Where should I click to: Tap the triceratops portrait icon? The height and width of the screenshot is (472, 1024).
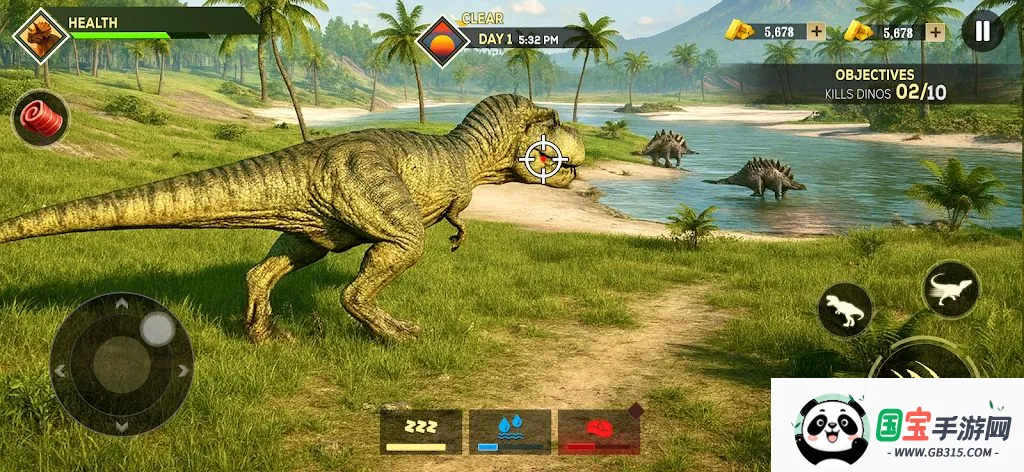click(40, 35)
